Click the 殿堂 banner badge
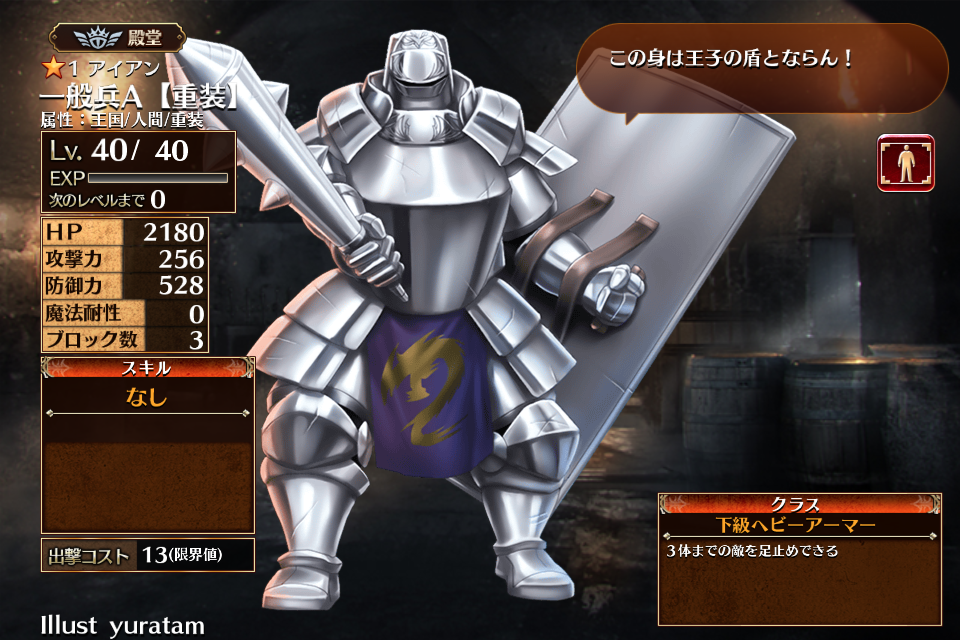The width and height of the screenshot is (960, 640). coord(118,39)
